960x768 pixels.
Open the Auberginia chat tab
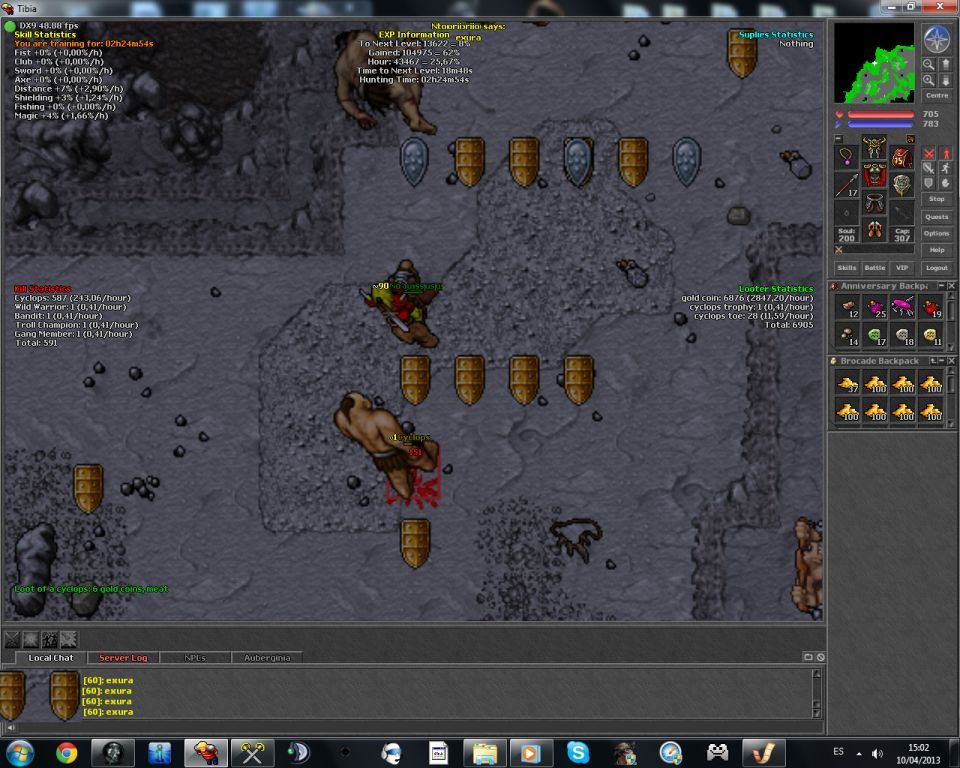(x=266, y=658)
